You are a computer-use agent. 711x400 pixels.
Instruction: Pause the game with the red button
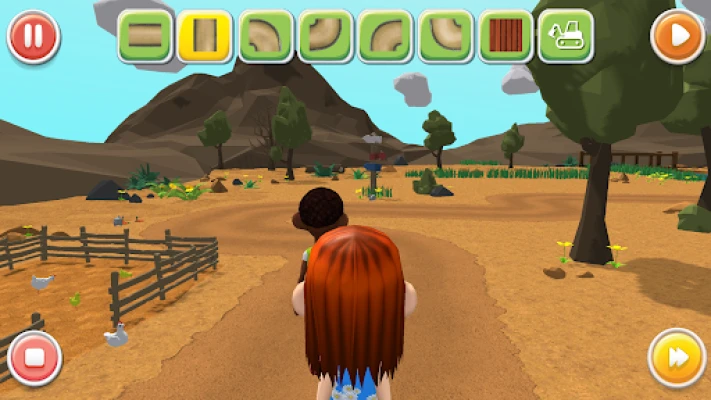[33, 37]
